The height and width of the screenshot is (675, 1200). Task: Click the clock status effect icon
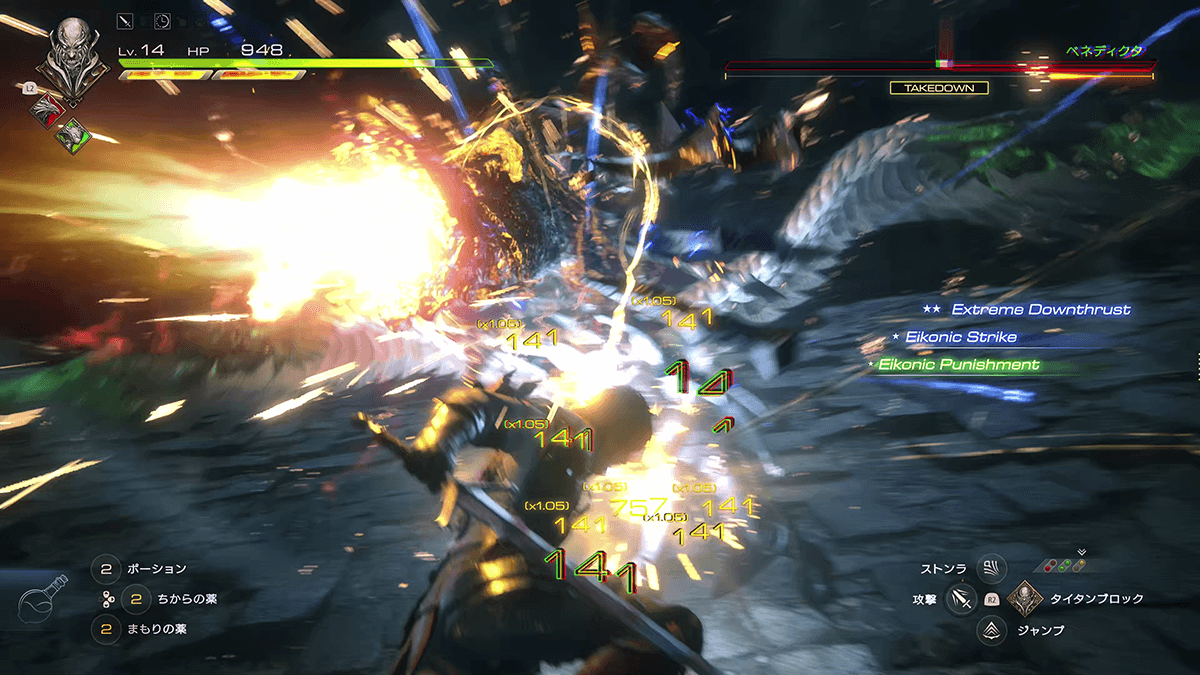[162, 19]
